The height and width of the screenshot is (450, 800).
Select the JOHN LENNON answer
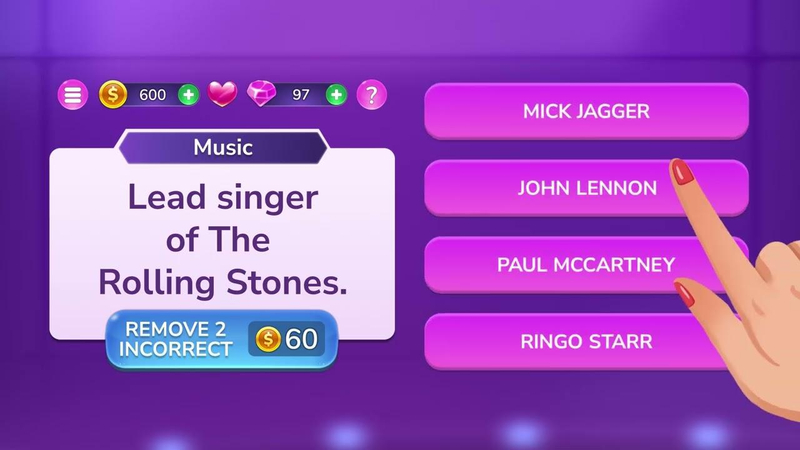pyautogui.click(x=586, y=188)
